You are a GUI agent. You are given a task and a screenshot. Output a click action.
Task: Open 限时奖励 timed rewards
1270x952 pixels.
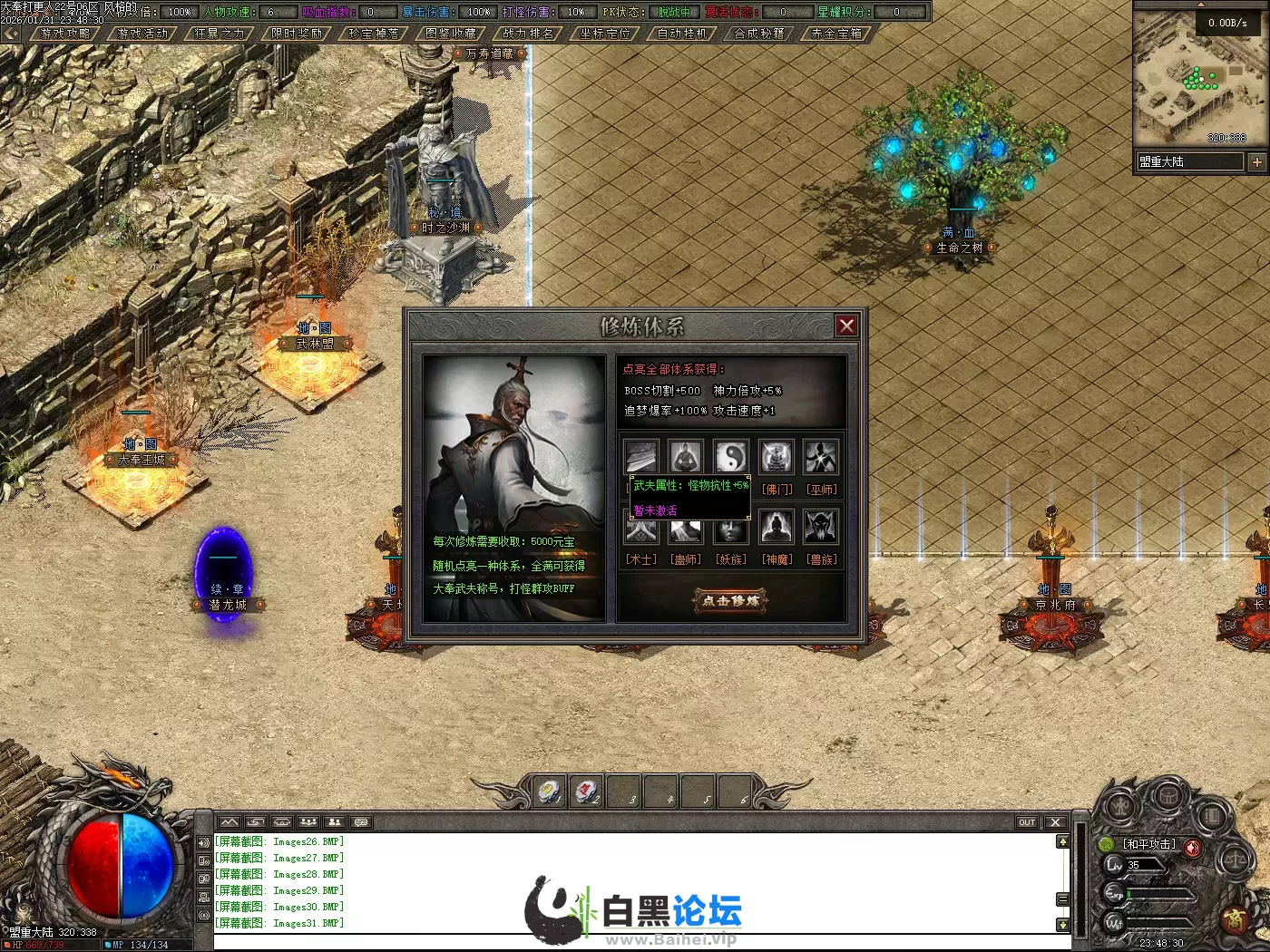click(x=297, y=34)
